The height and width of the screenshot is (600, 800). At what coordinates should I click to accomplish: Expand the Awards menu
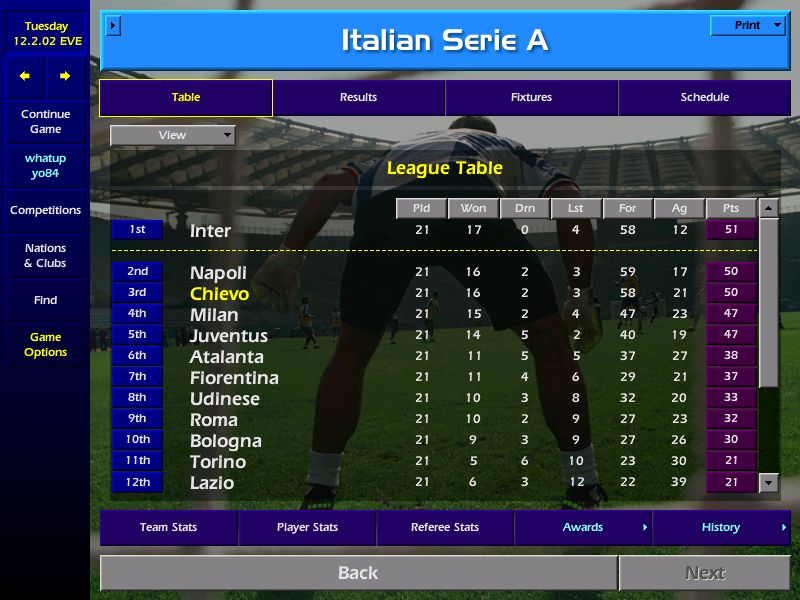click(x=583, y=527)
